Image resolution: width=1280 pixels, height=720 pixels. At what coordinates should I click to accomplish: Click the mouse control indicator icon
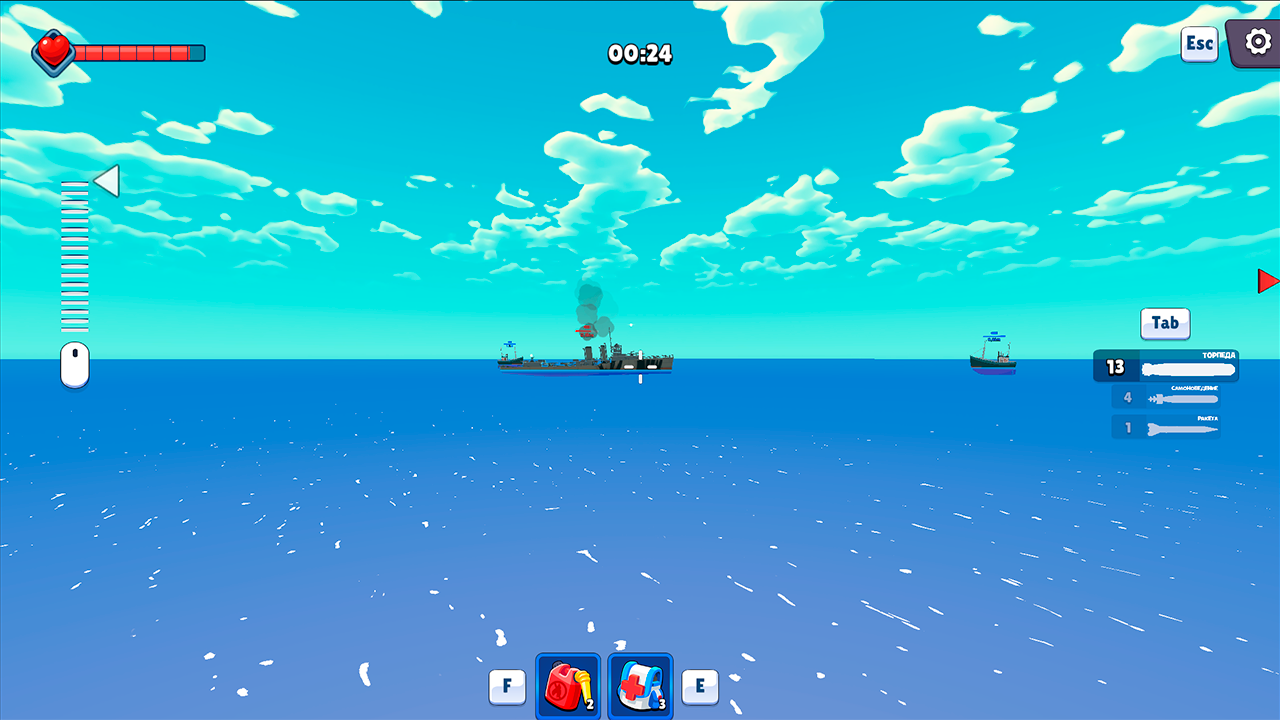pyautogui.click(x=75, y=364)
